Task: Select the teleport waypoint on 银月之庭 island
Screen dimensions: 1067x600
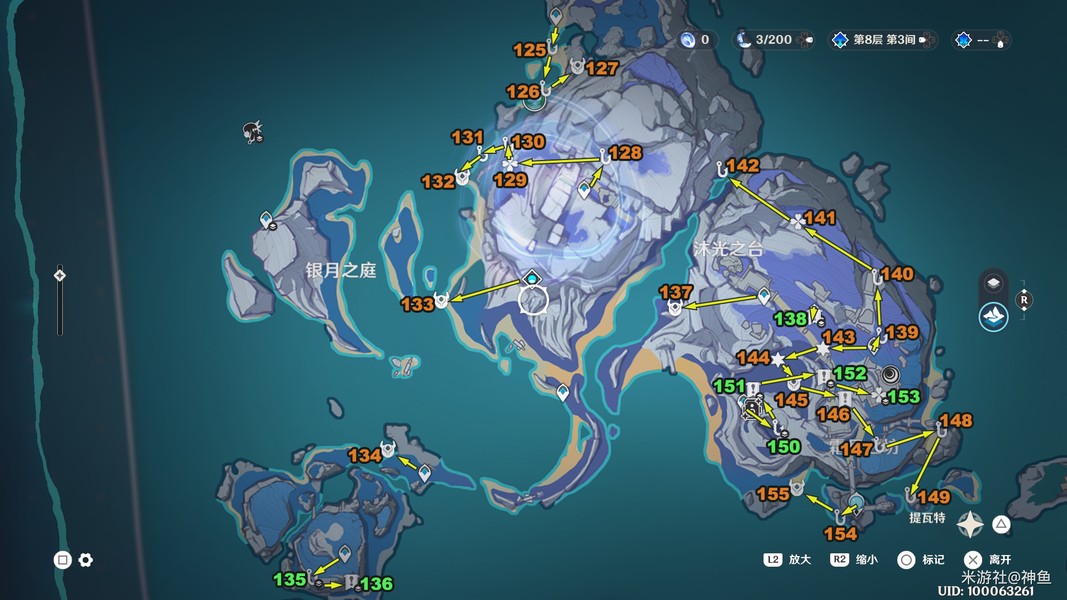Action: (267, 219)
